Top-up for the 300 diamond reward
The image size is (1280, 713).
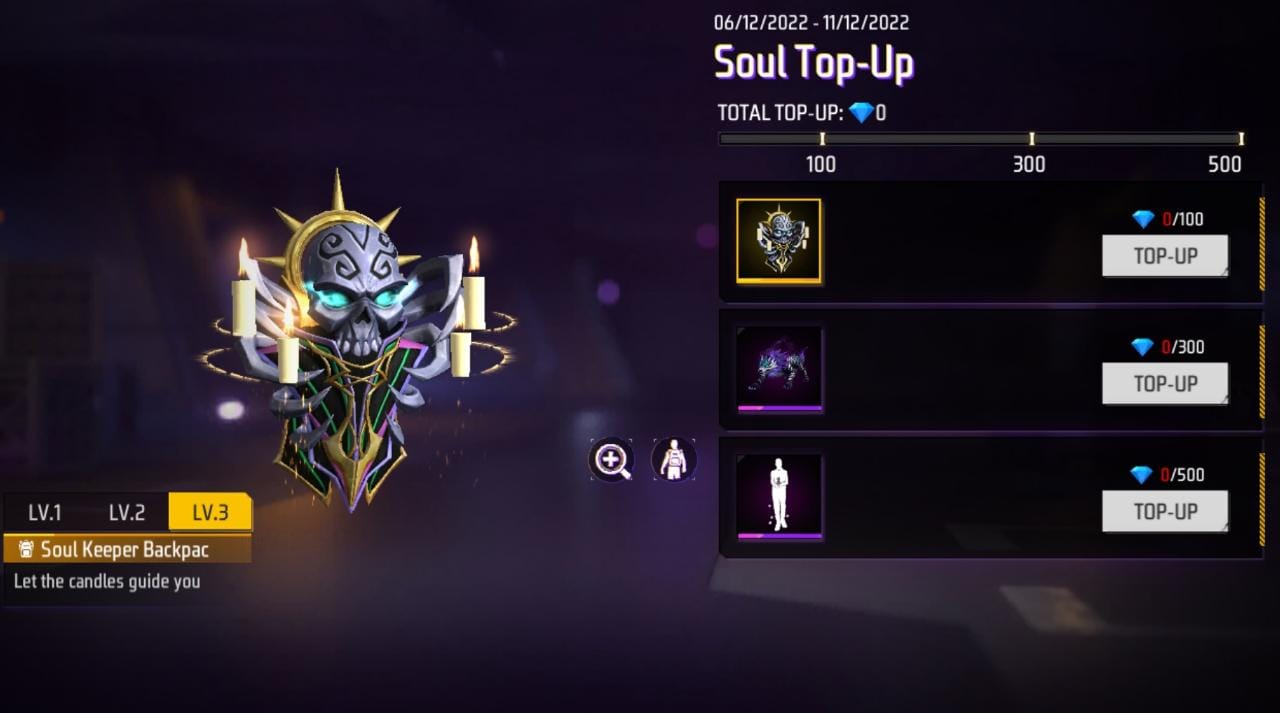tap(1165, 384)
